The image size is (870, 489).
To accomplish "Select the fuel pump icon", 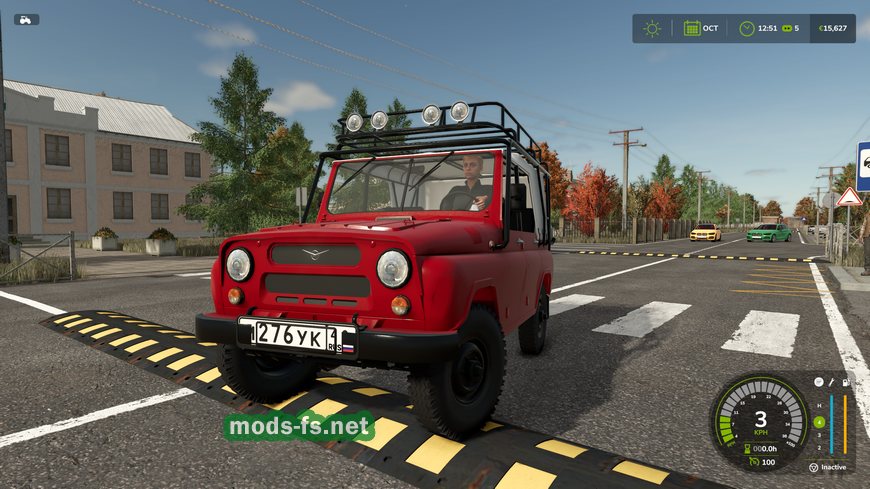I will point(845,382).
